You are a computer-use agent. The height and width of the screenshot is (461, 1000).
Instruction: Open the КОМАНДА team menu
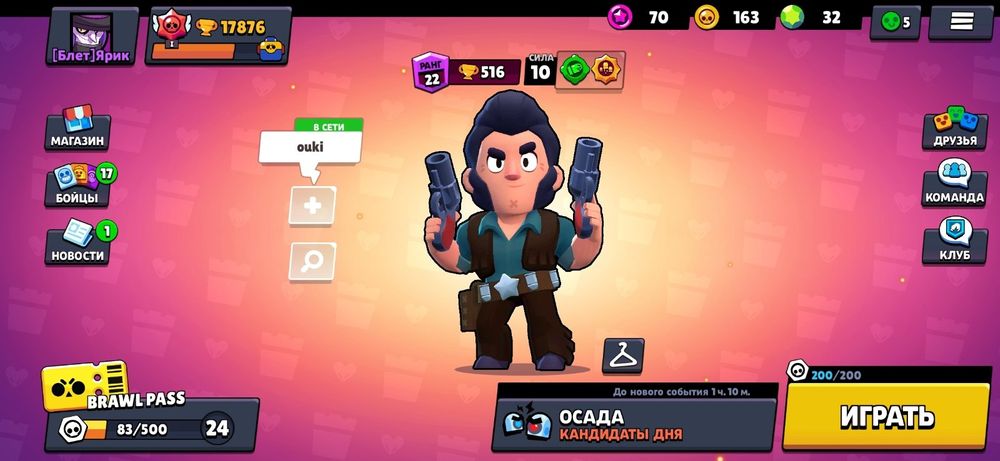pyautogui.click(x=954, y=185)
